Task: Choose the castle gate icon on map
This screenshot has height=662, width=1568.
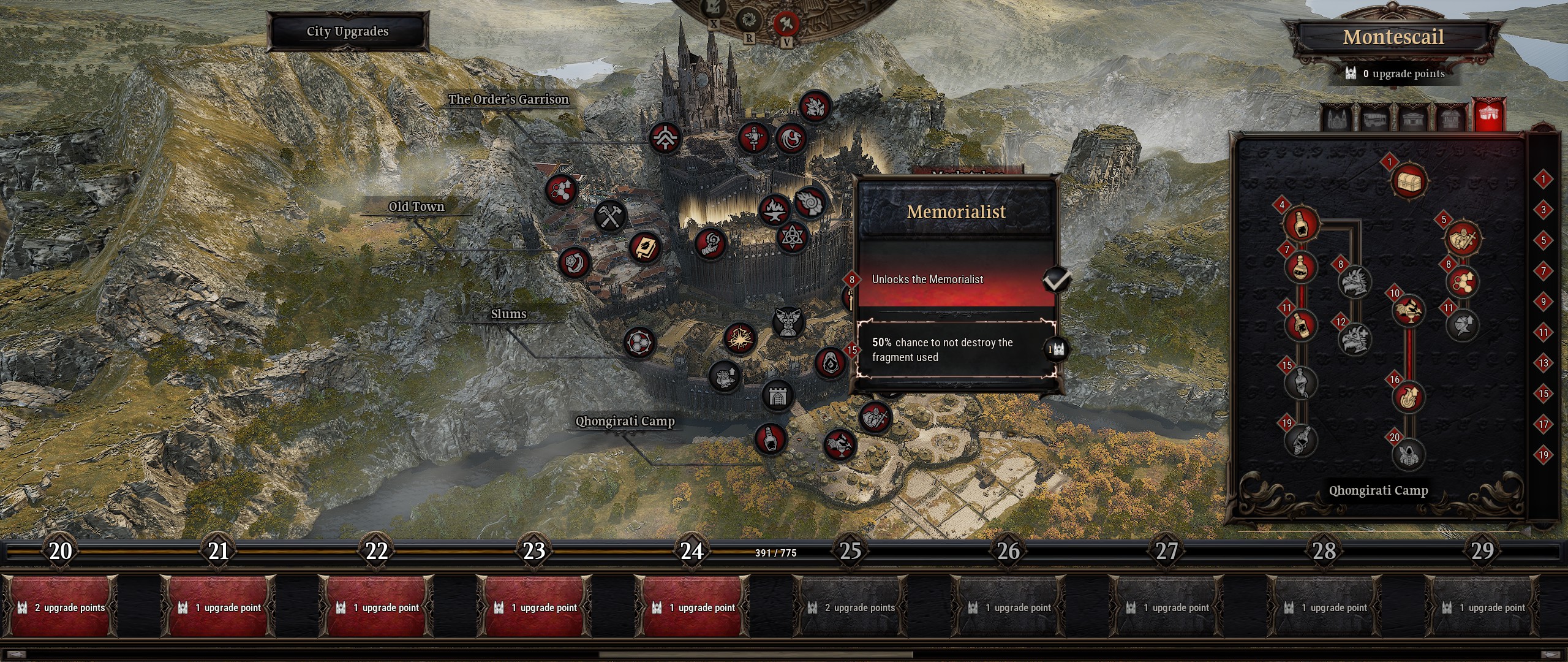Action: (778, 395)
